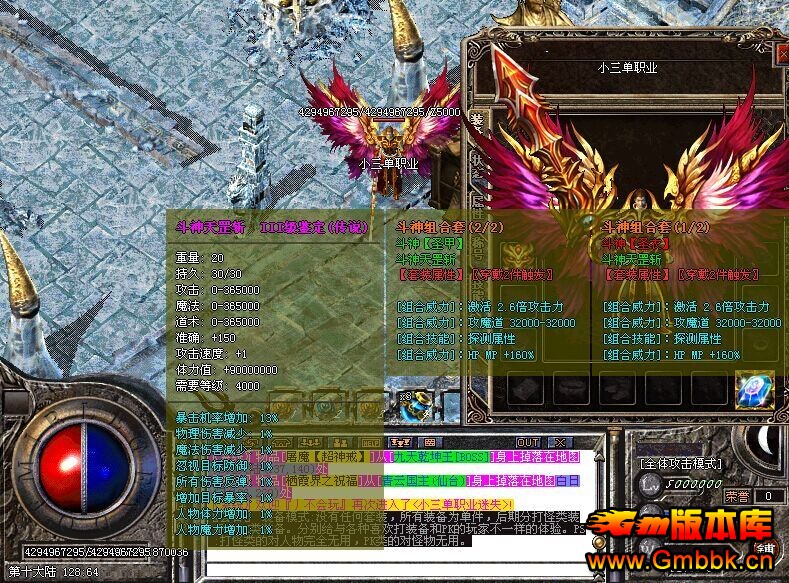Select the blue crystal item slot

pyautogui.click(x=756, y=389)
